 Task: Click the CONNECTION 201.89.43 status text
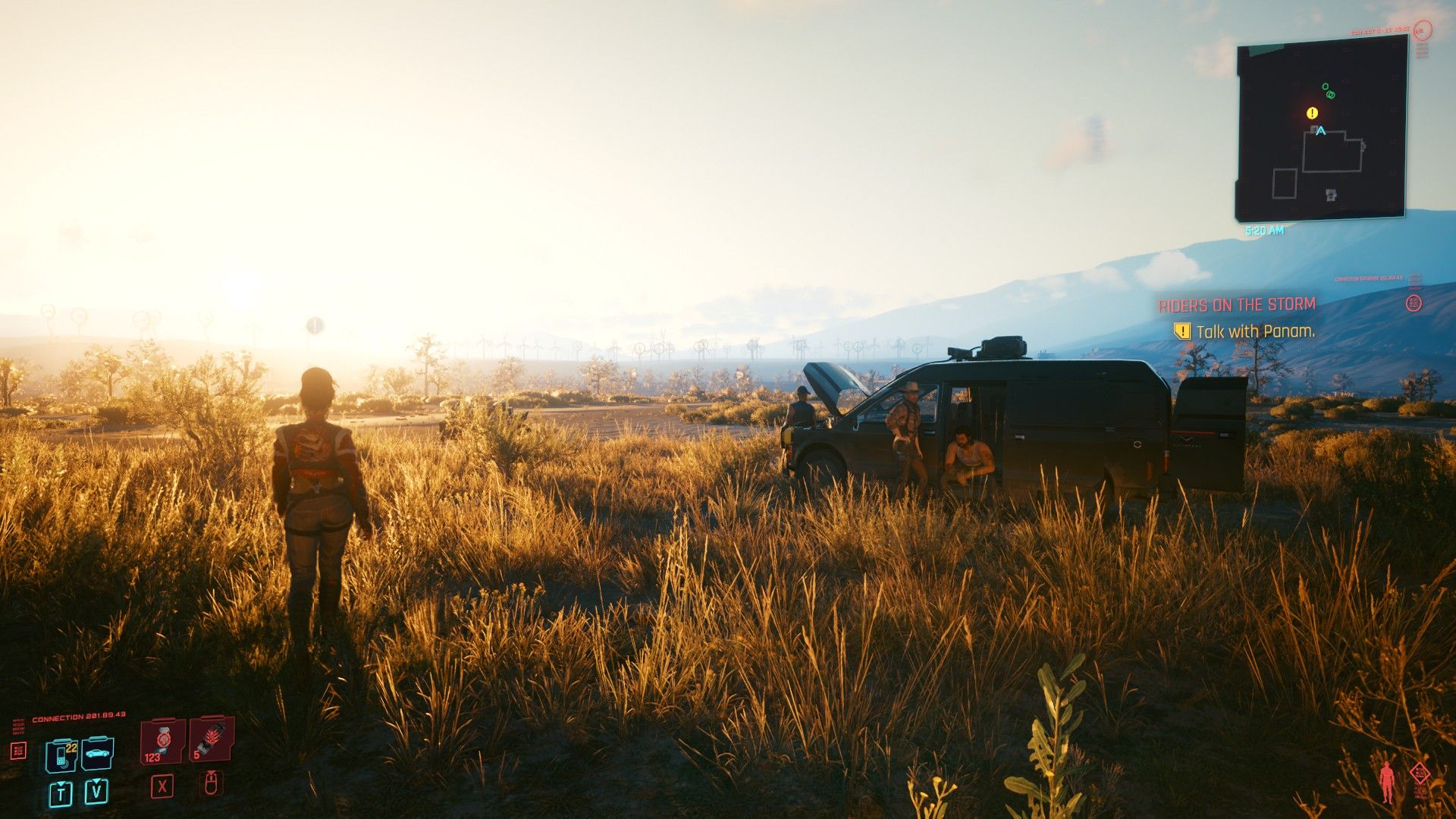pyautogui.click(x=78, y=716)
